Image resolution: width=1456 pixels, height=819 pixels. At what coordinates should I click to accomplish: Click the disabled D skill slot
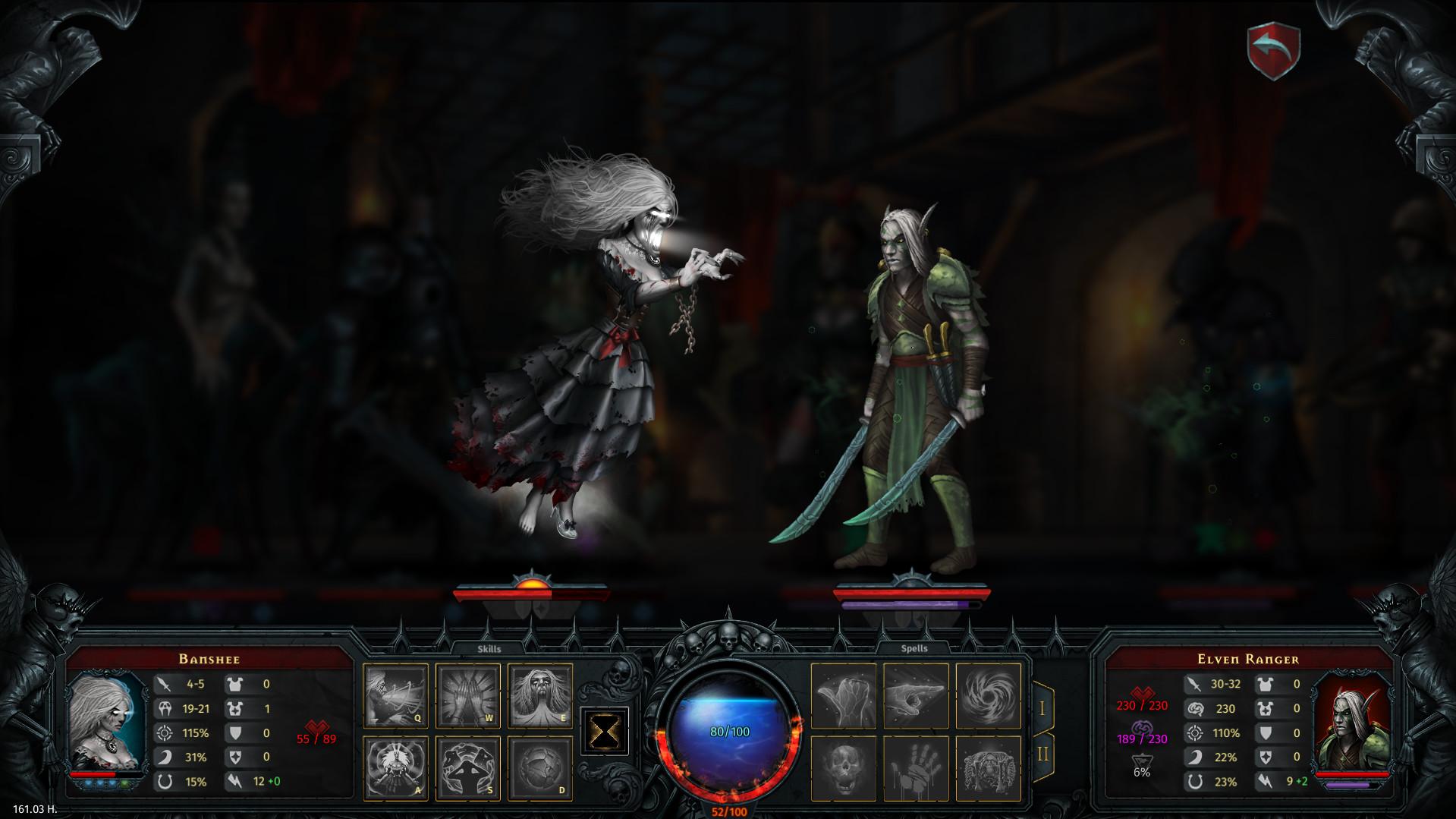pyautogui.click(x=540, y=767)
